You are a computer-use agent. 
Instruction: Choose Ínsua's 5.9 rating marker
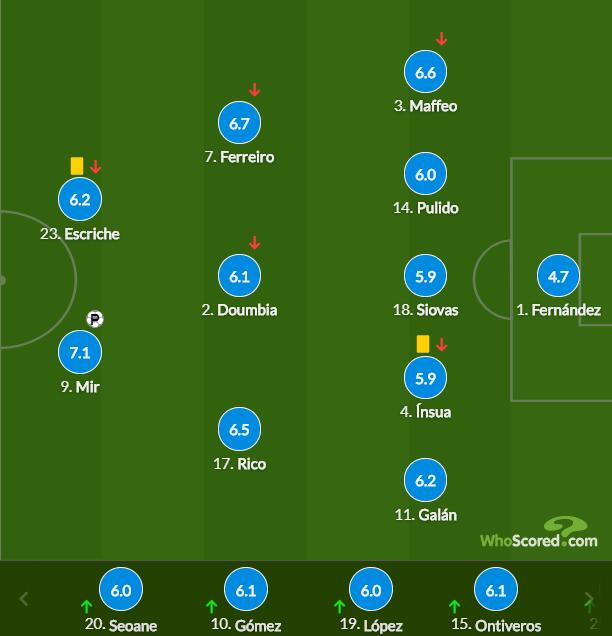(425, 378)
